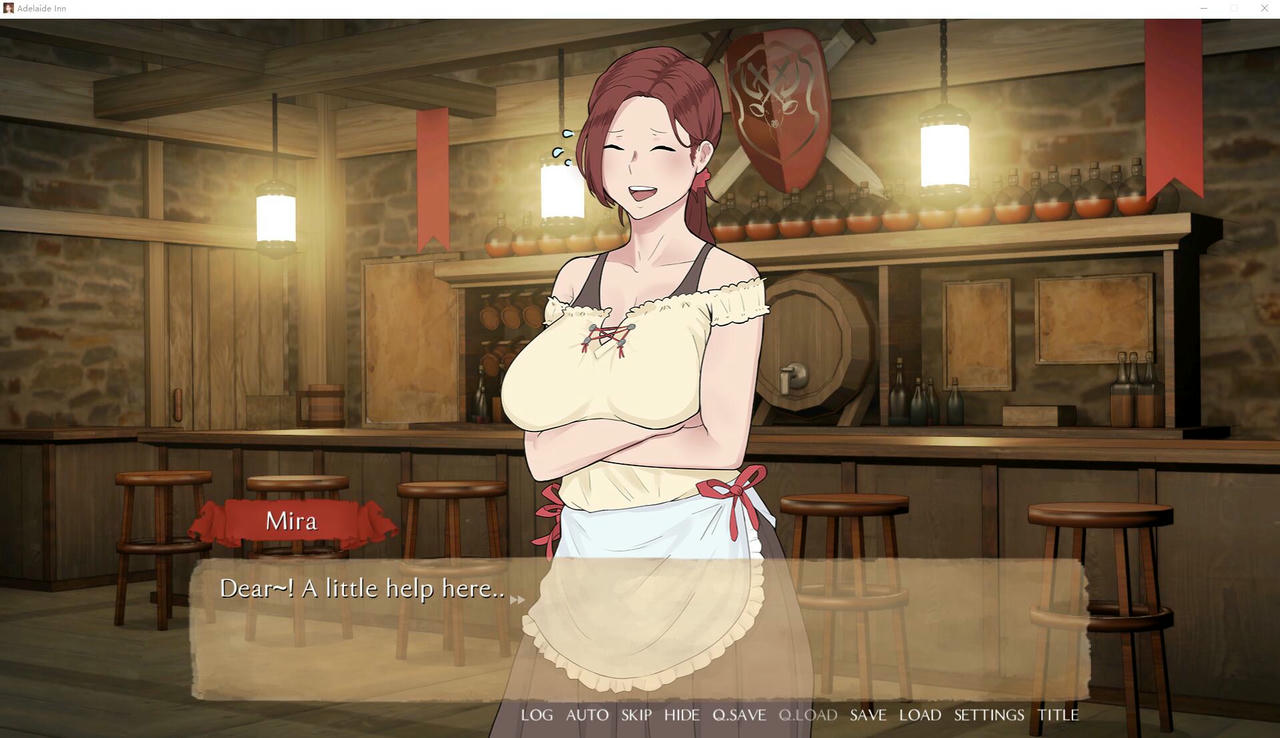
Task: Open the SAVE screen
Action: click(x=868, y=714)
